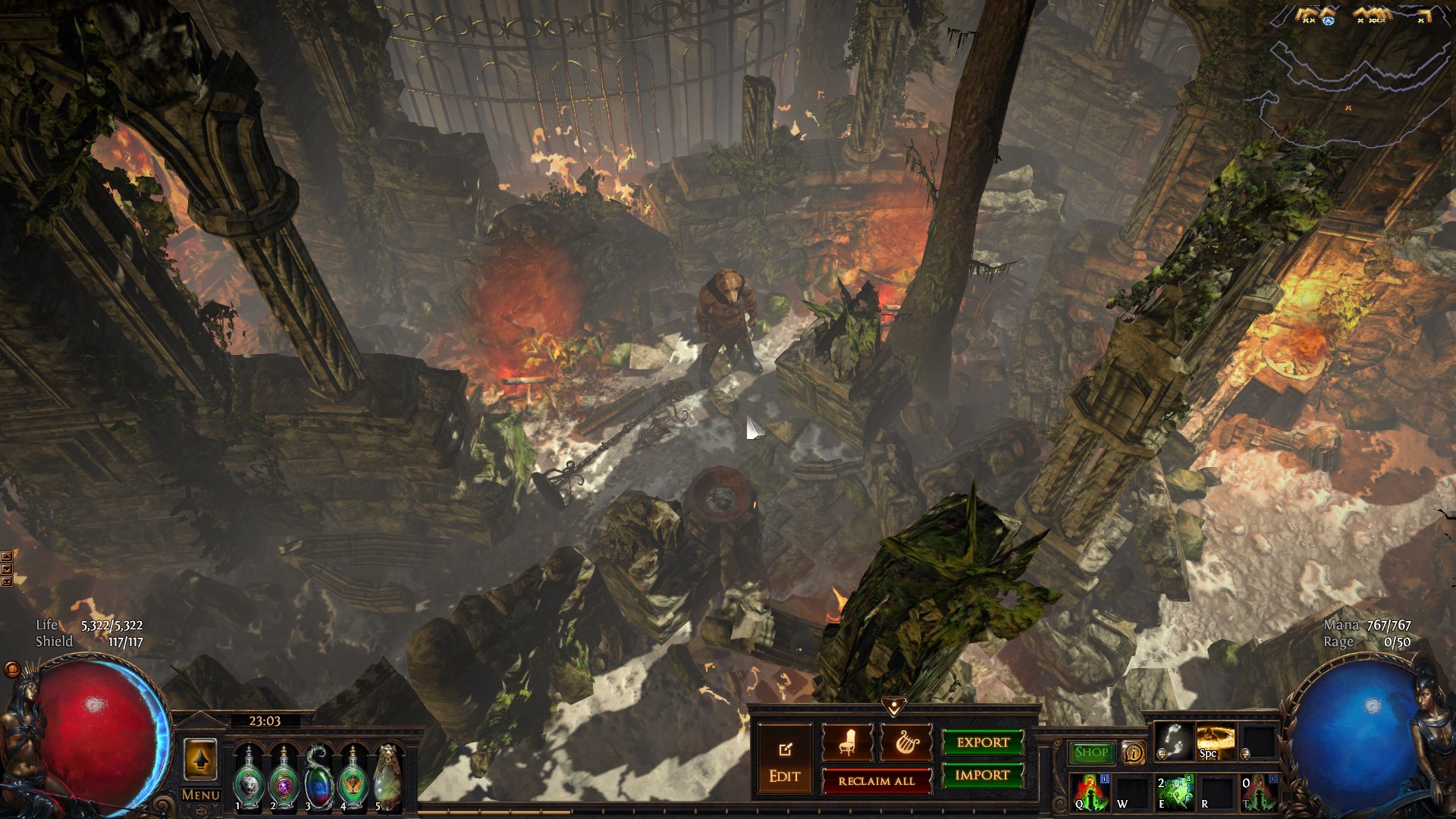Select the footprints move skill slot
This screenshot has width=1456, height=819.
tap(1173, 741)
